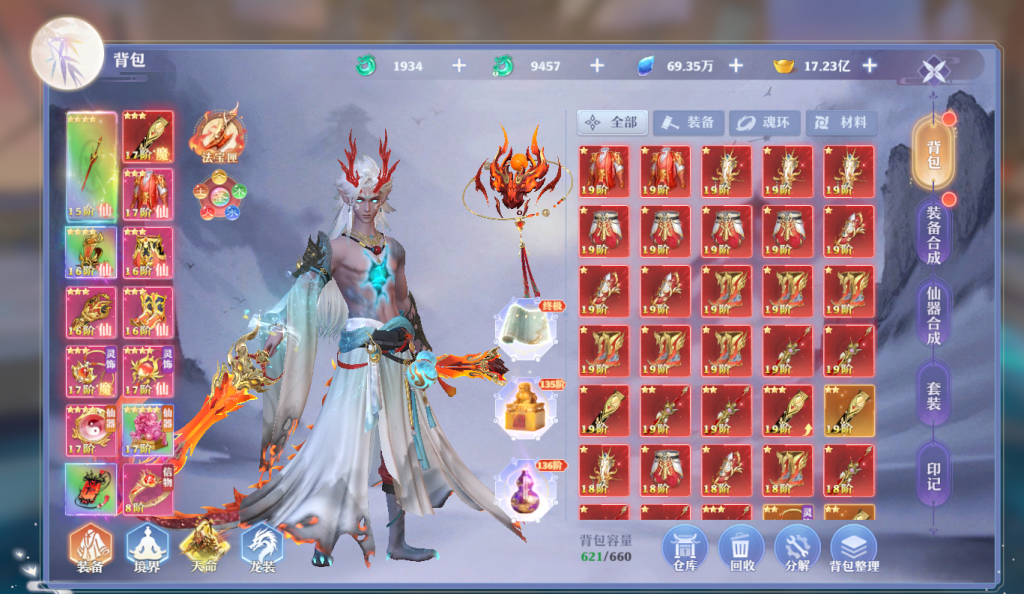Sort the bag with 背包整理

pos(853,548)
